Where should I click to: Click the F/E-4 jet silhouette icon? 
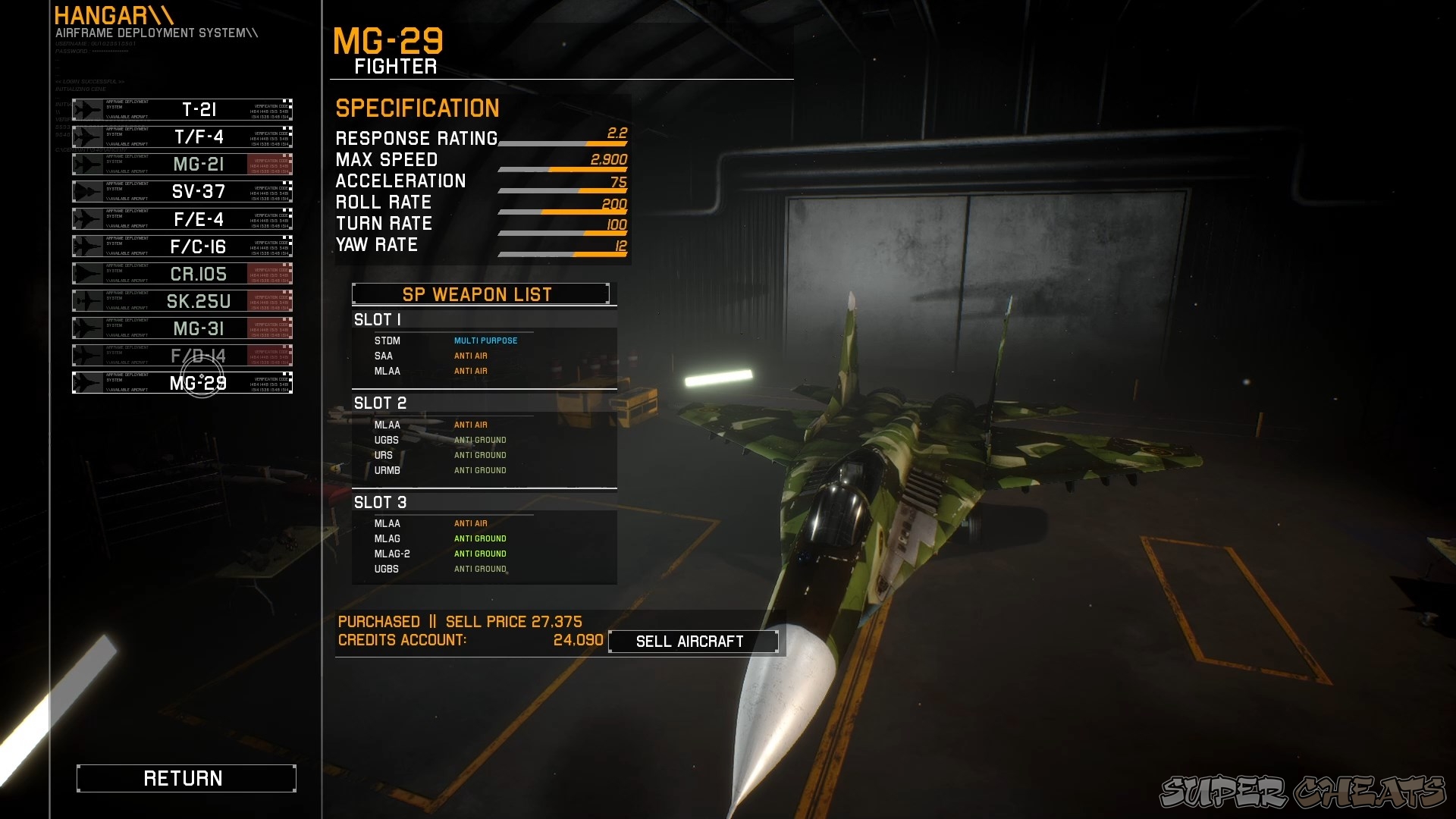87,218
